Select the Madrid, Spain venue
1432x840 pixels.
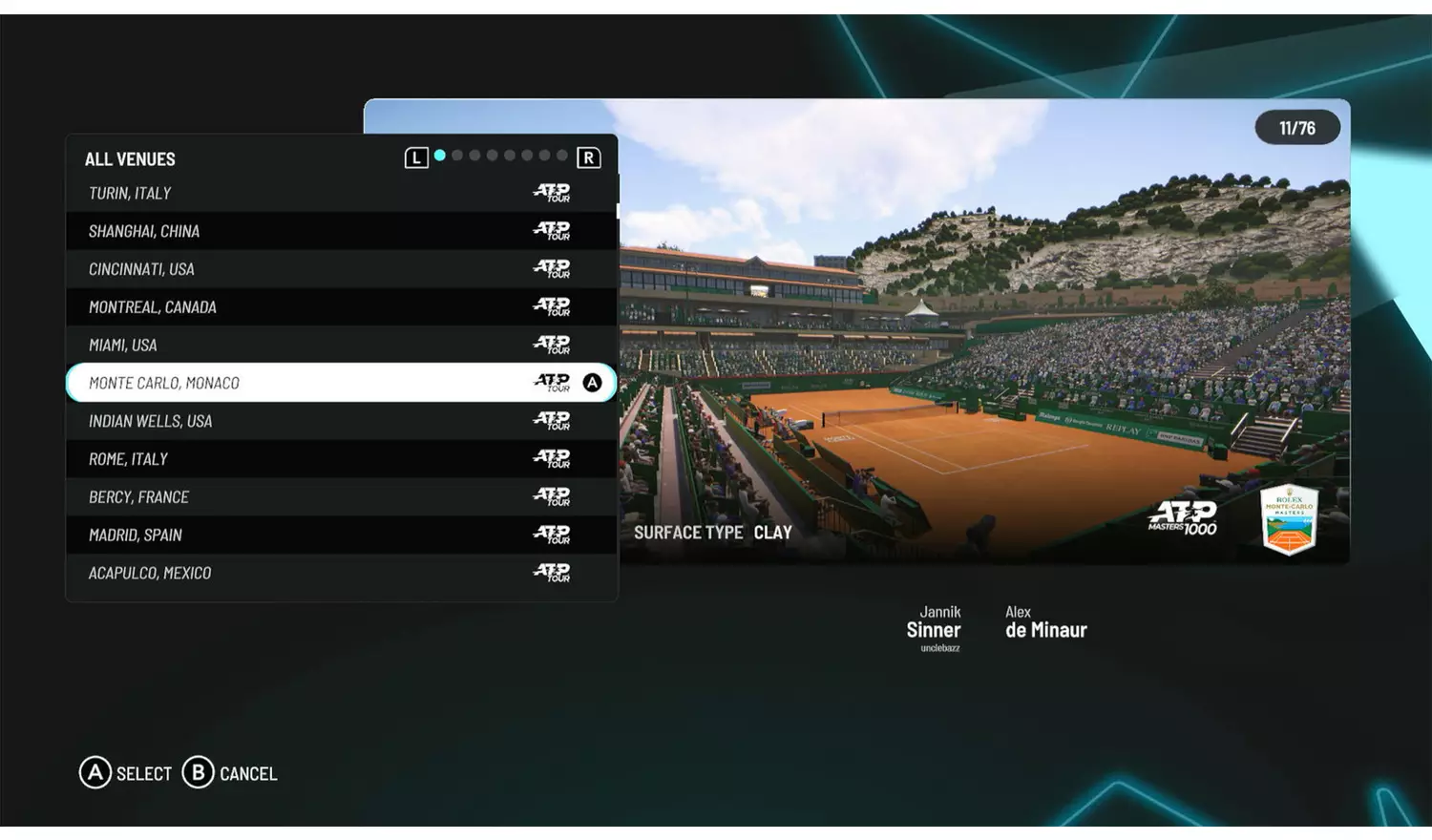(341, 535)
